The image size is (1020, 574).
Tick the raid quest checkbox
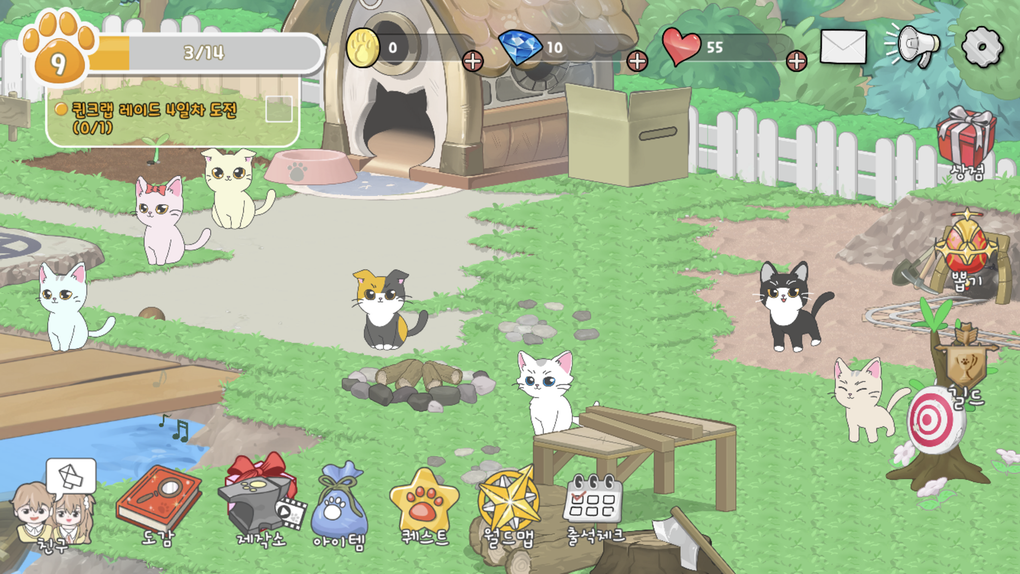[x=279, y=110]
